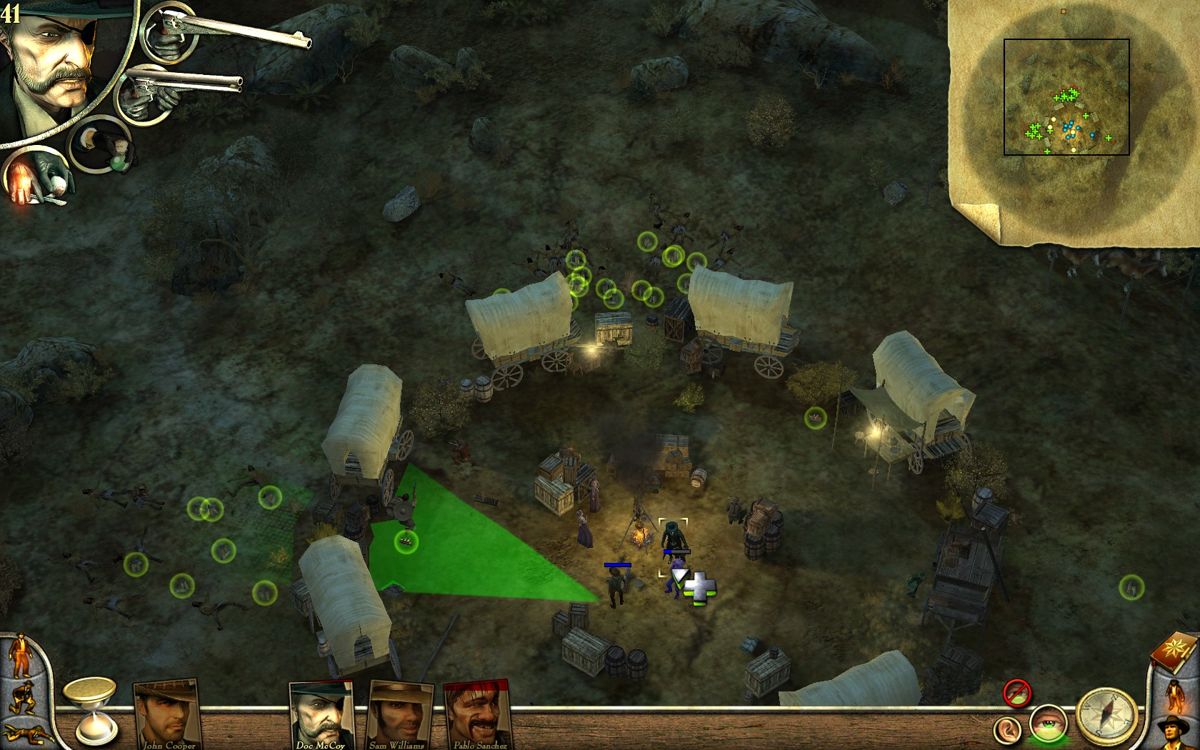The width and height of the screenshot is (1200, 750).
Task: Click the red crossed-out eye button
Action: [x=1017, y=691]
